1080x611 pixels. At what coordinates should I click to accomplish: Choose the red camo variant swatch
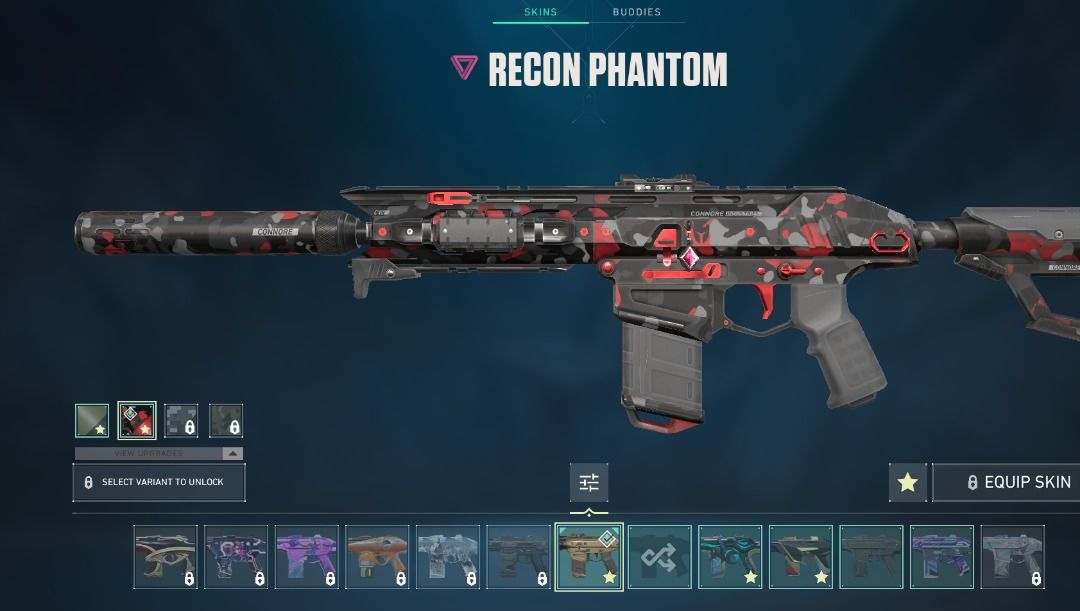[137, 421]
